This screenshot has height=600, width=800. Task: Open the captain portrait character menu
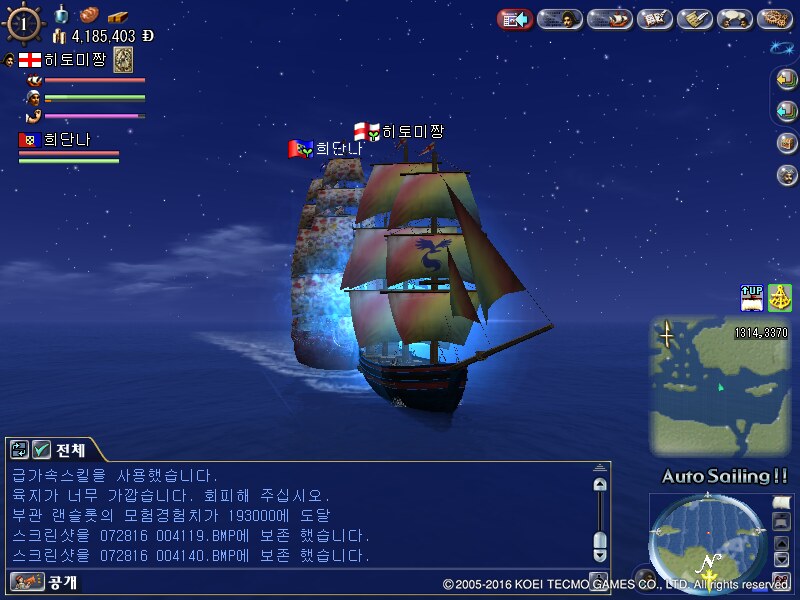click(561, 19)
